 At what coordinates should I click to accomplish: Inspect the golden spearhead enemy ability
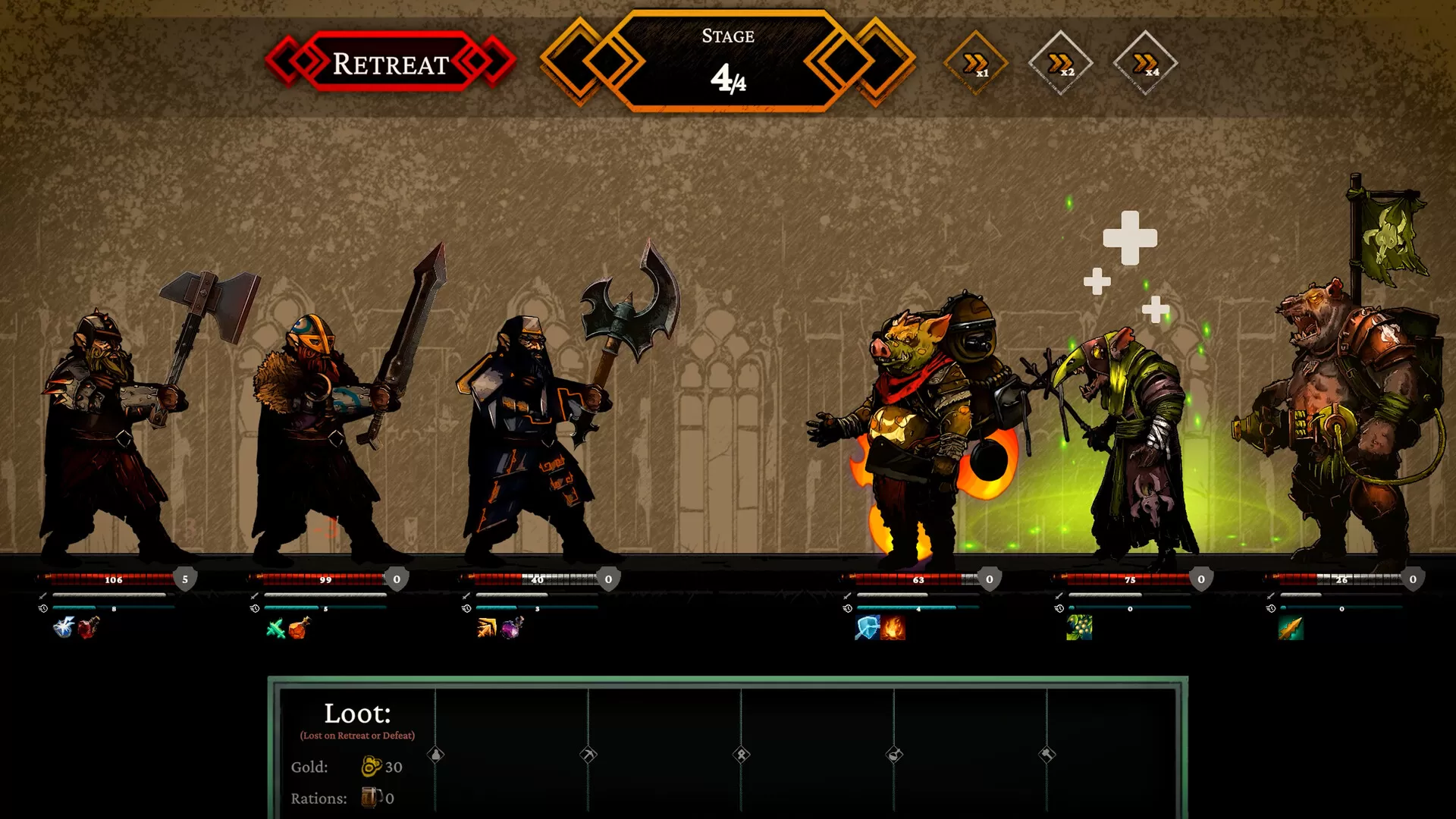pos(1291,628)
